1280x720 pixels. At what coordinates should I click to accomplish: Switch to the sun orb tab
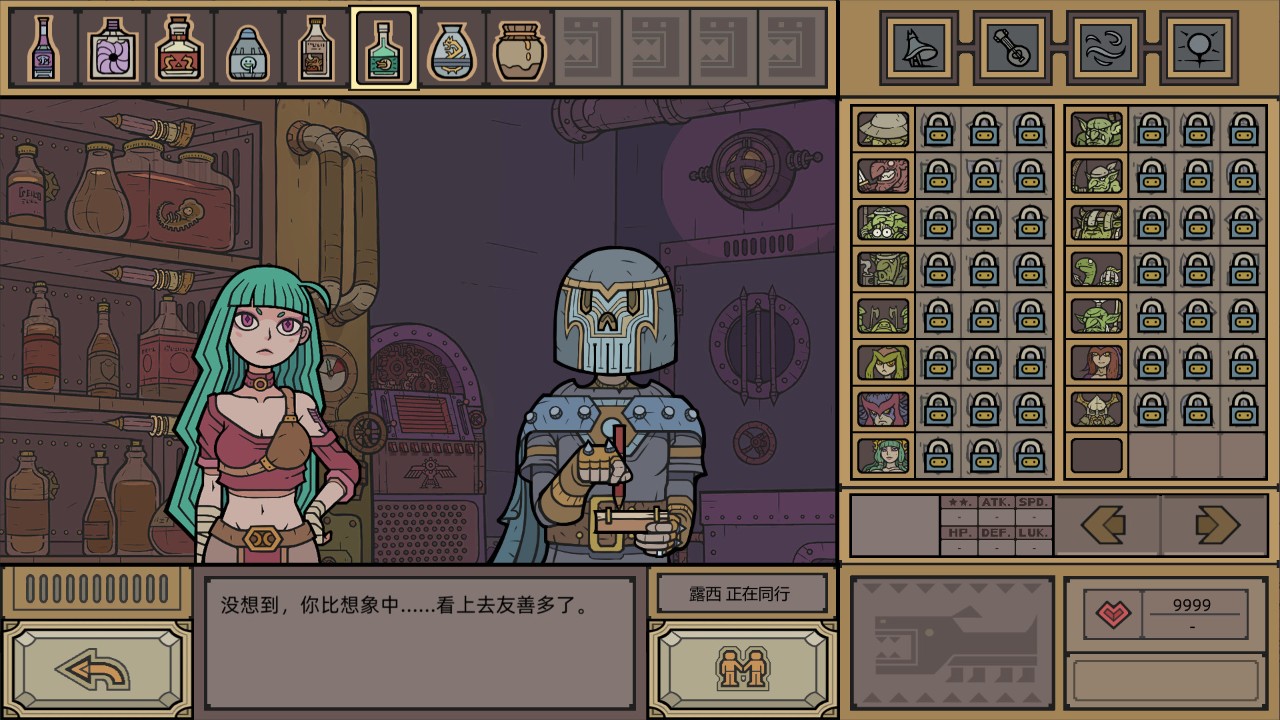tap(1195, 47)
